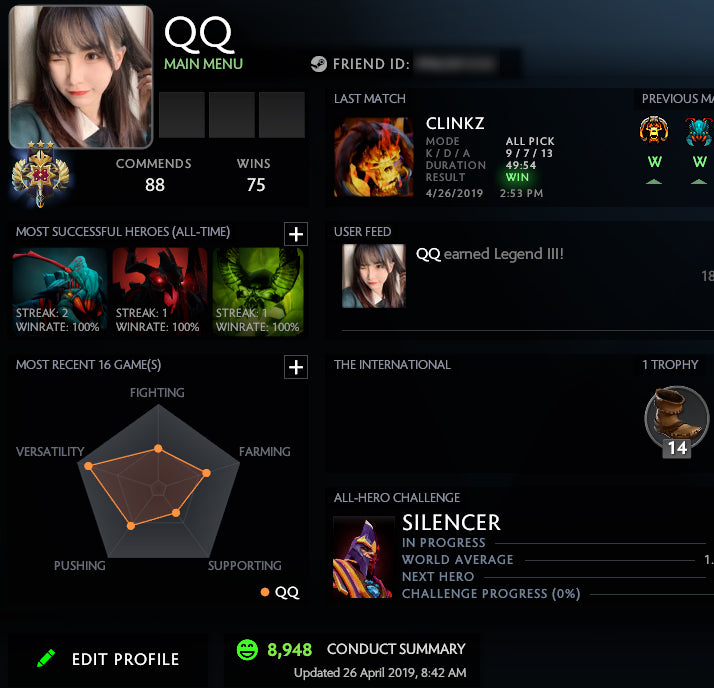
Task: Select the Shadow Fiend successful hero tile
Action: pos(159,292)
